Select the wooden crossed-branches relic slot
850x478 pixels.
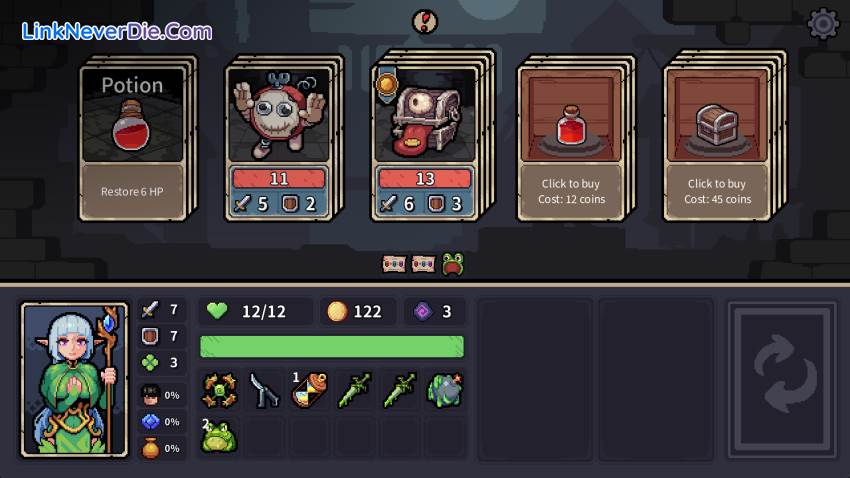click(219, 390)
